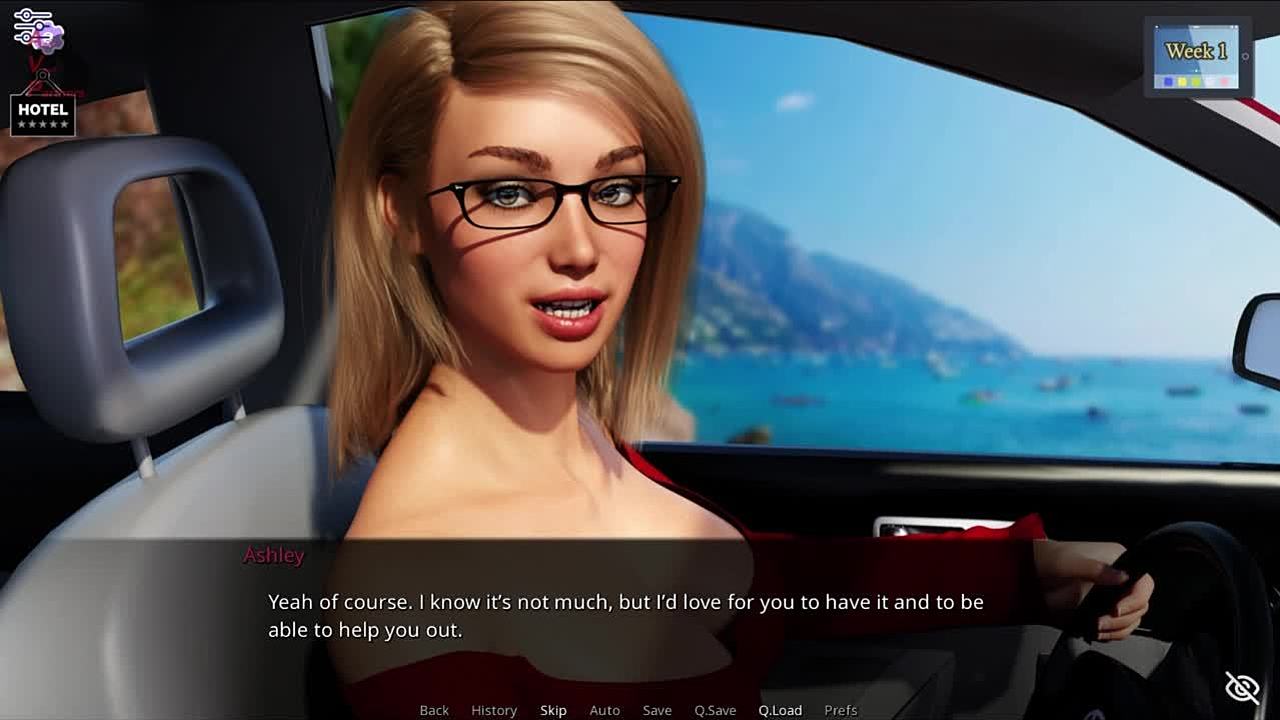Viewport: 1280px width, 720px height.
Task: Enable Auto-advance for dialogue
Action: (605, 710)
